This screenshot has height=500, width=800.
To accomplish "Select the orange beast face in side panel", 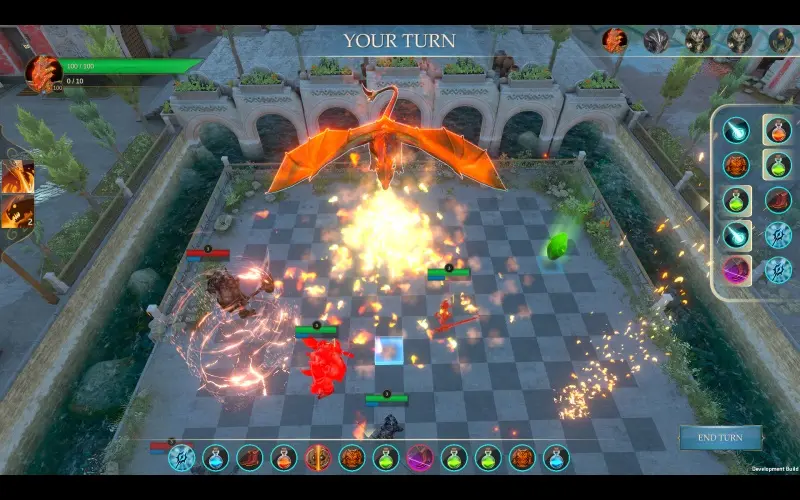I will pos(737,165).
